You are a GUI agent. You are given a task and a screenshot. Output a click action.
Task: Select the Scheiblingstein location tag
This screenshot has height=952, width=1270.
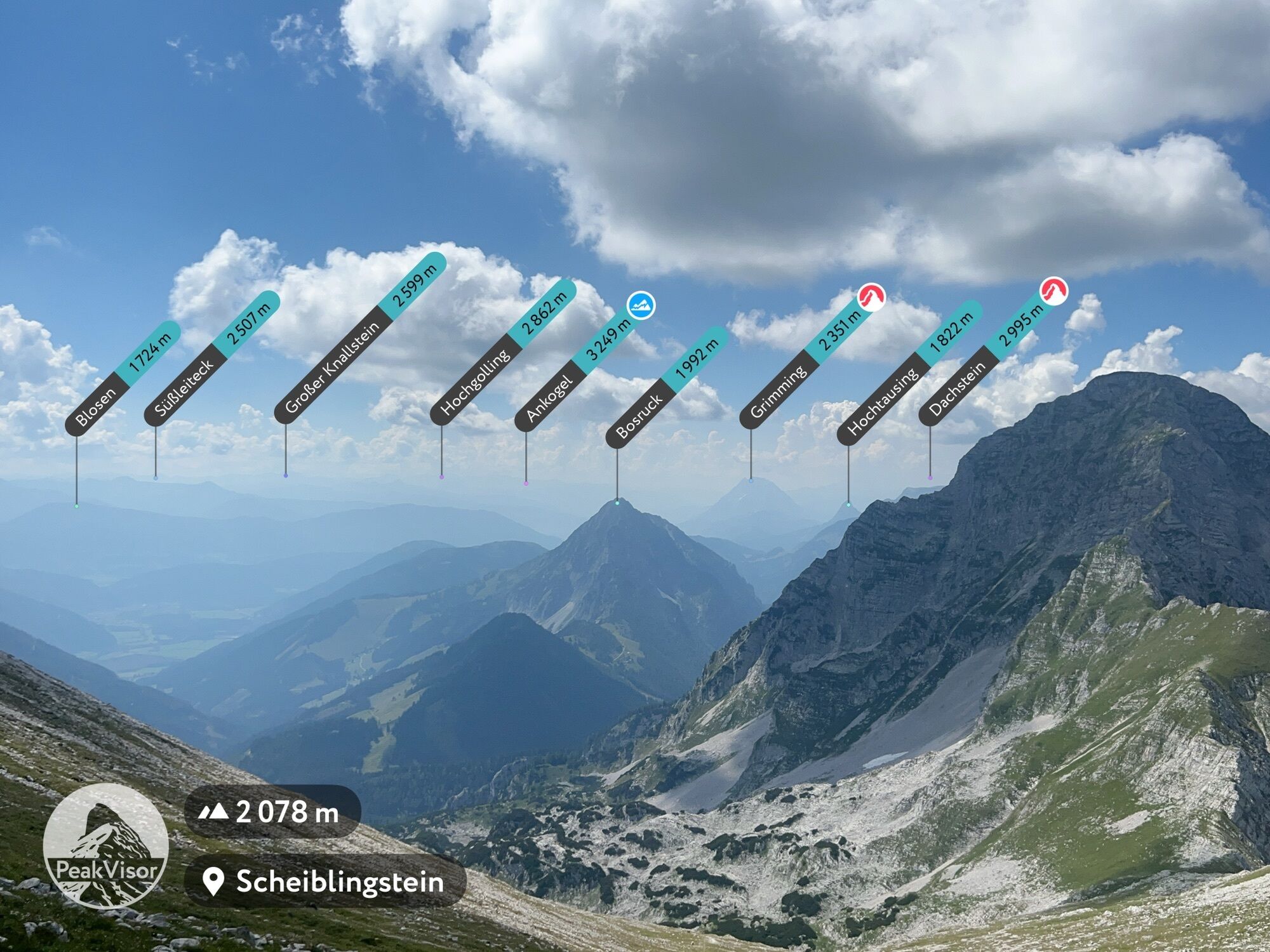point(325,882)
